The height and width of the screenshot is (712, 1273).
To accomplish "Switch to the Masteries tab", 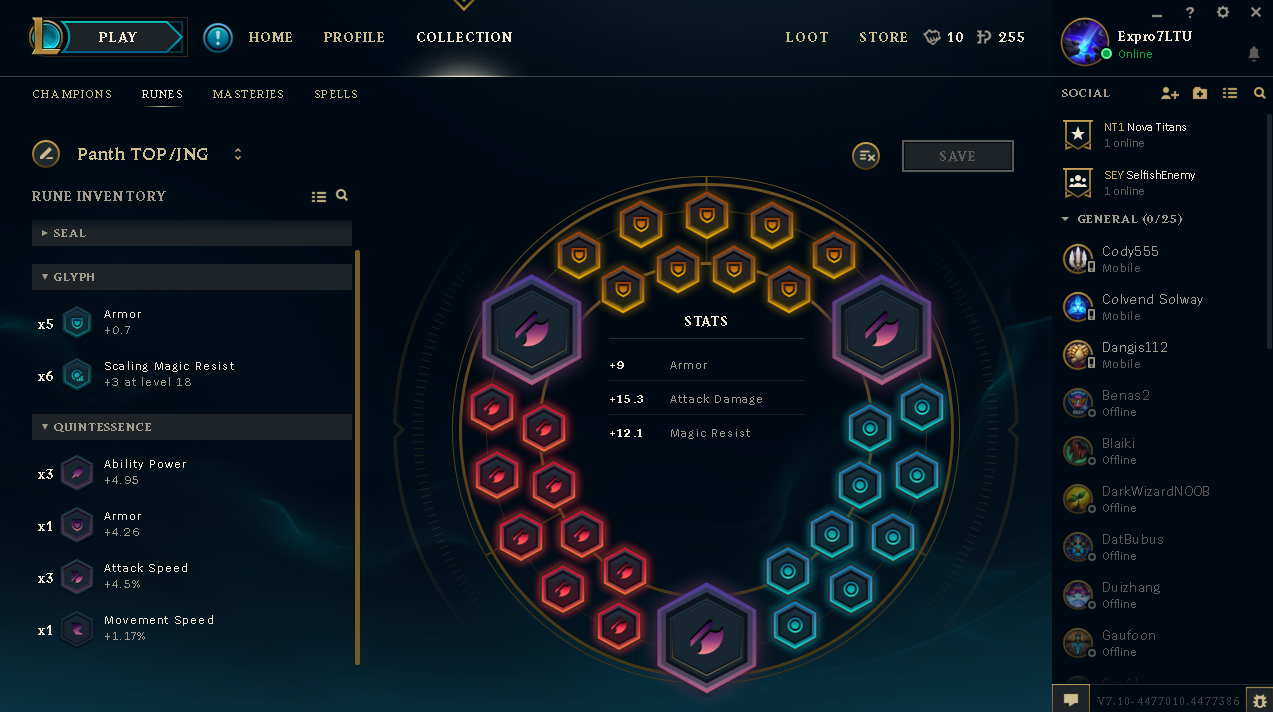I will pyautogui.click(x=248, y=94).
